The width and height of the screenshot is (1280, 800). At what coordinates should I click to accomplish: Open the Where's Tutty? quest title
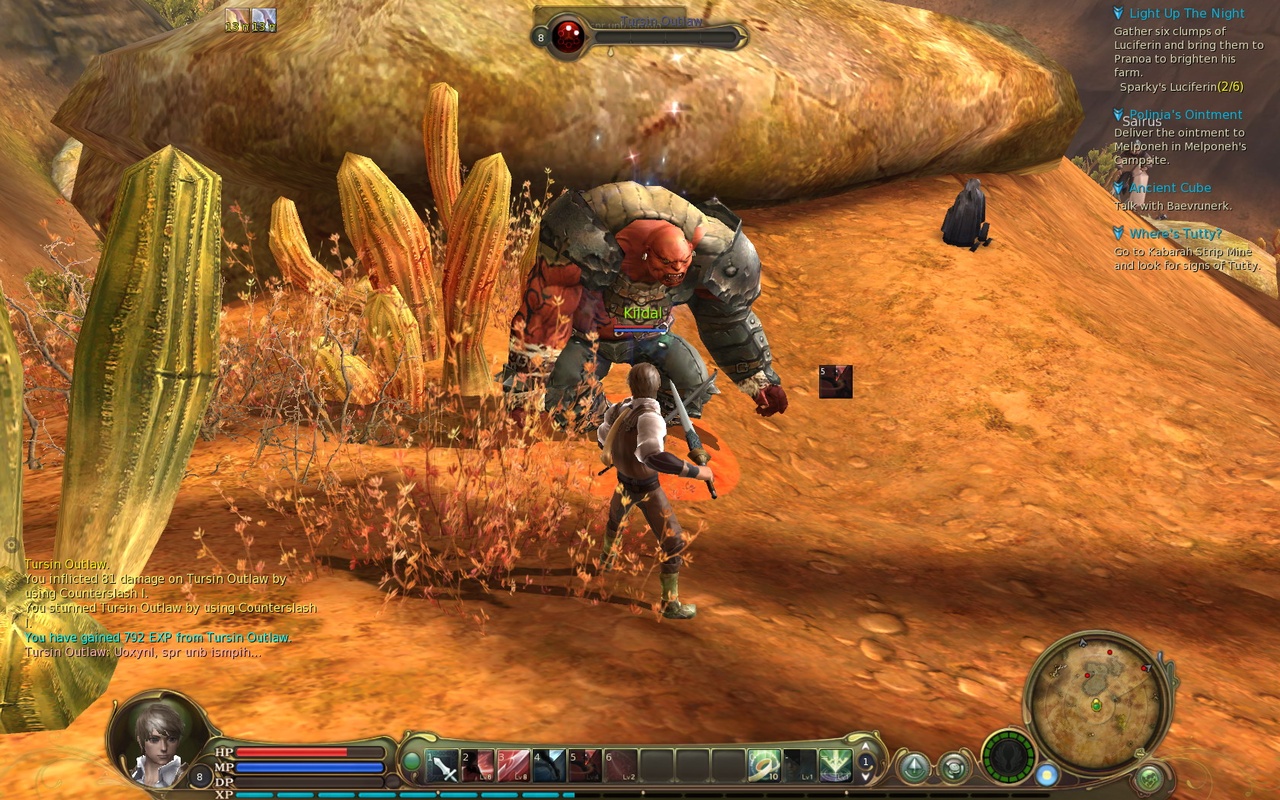click(1175, 233)
